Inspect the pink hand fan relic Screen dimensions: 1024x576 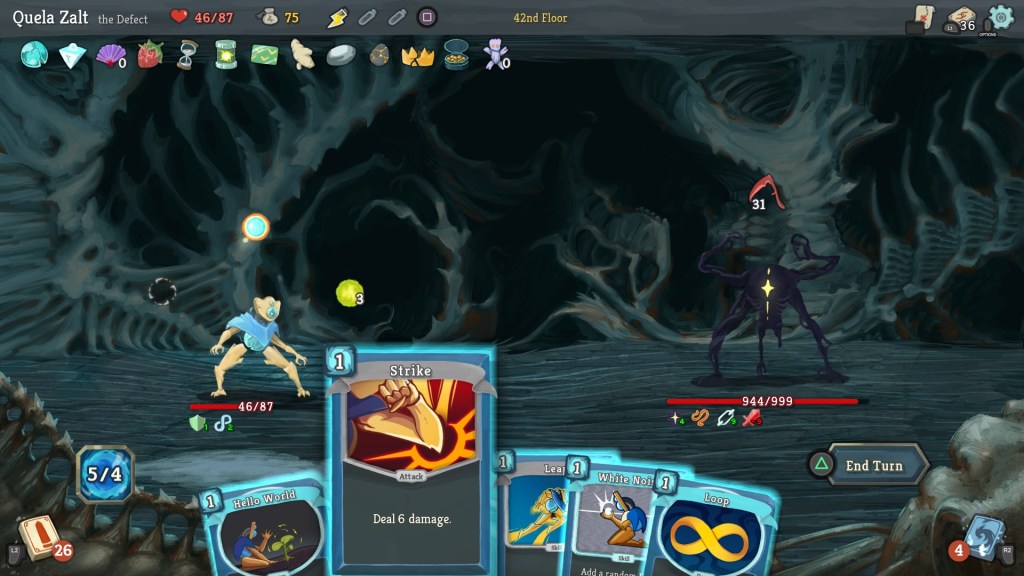click(108, 55)
